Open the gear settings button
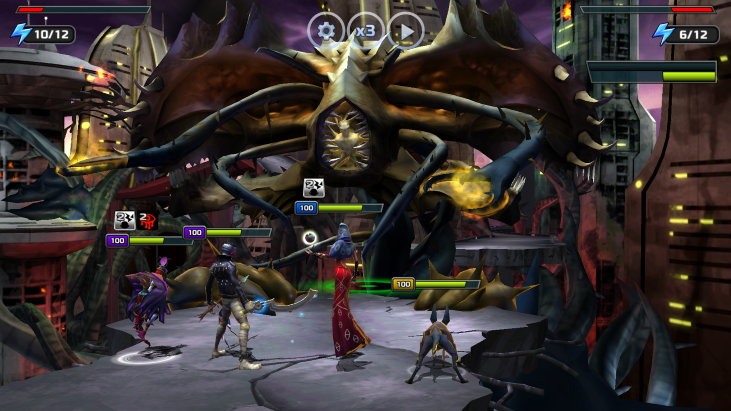 pyautogui.click(x=326, y=30)
